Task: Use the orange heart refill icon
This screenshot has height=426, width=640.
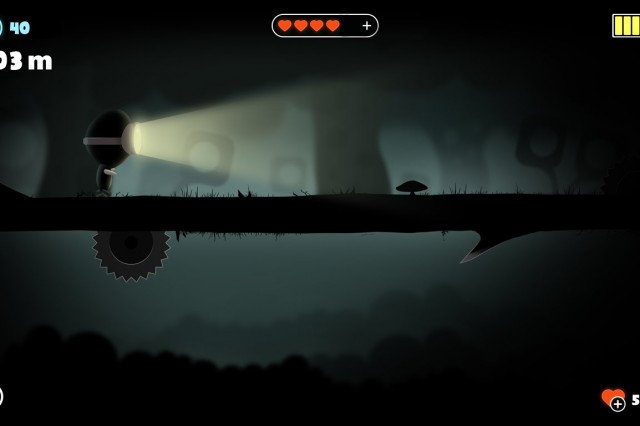Action: [x=613, y=398]
